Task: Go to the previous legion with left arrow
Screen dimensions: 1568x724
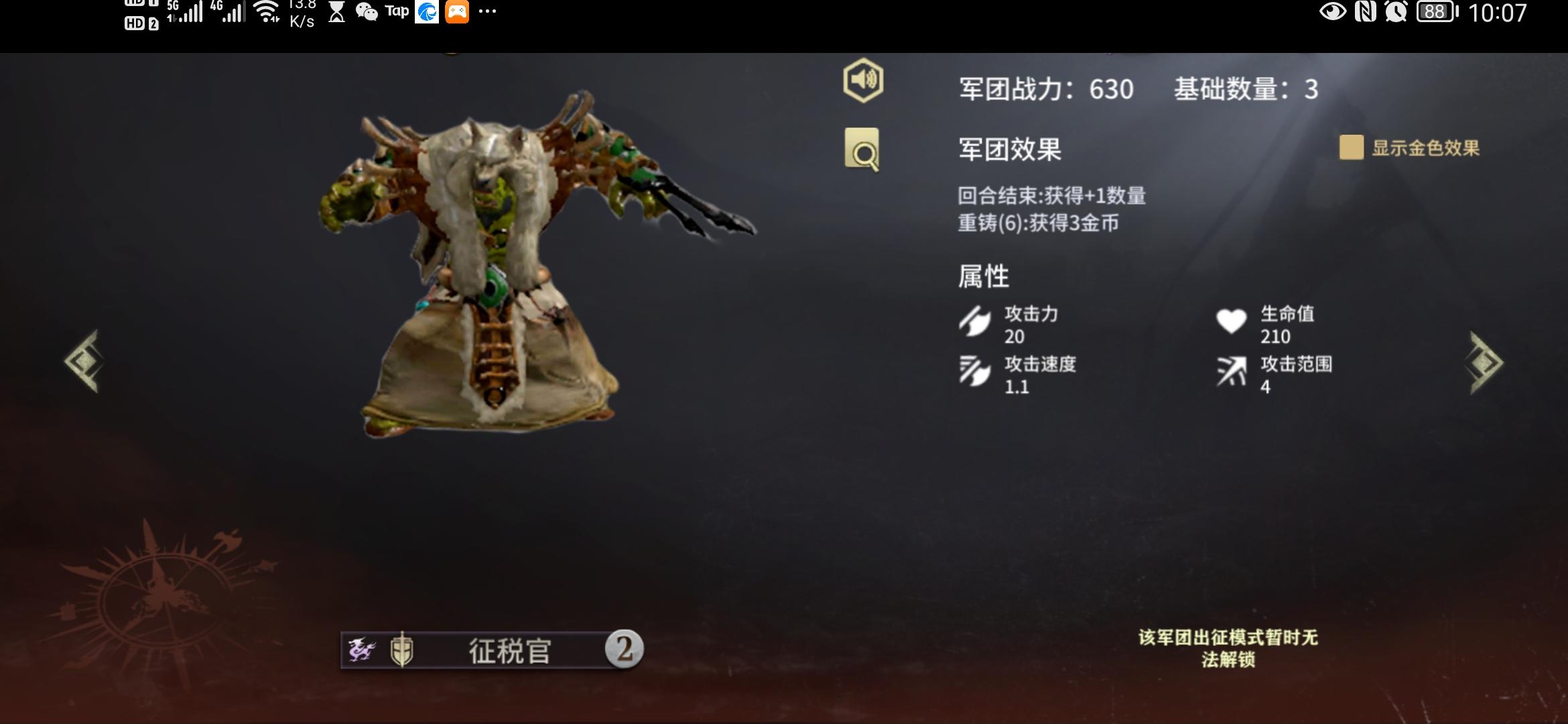Action: (83, 361)
